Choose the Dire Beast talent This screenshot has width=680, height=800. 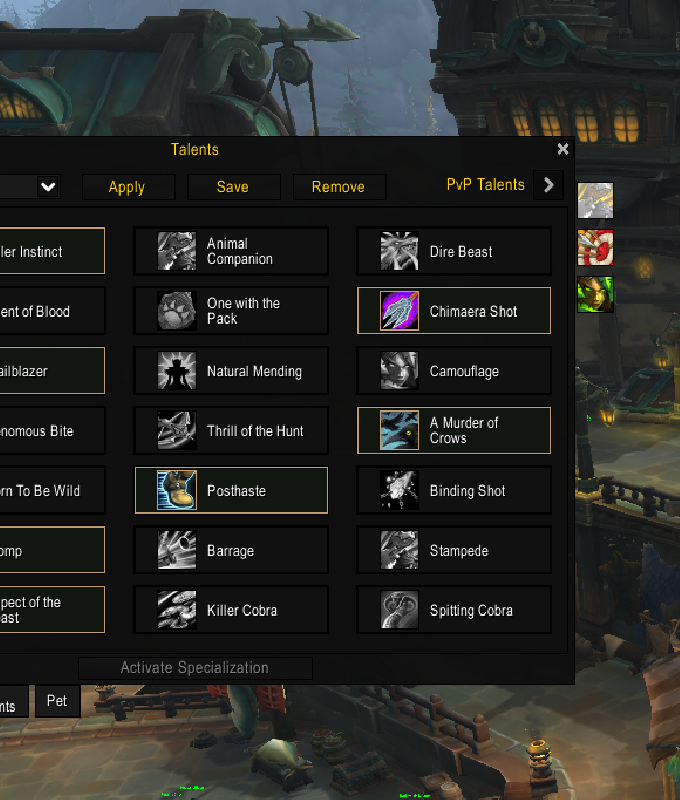pyautogui.click(x=454, y=251)
